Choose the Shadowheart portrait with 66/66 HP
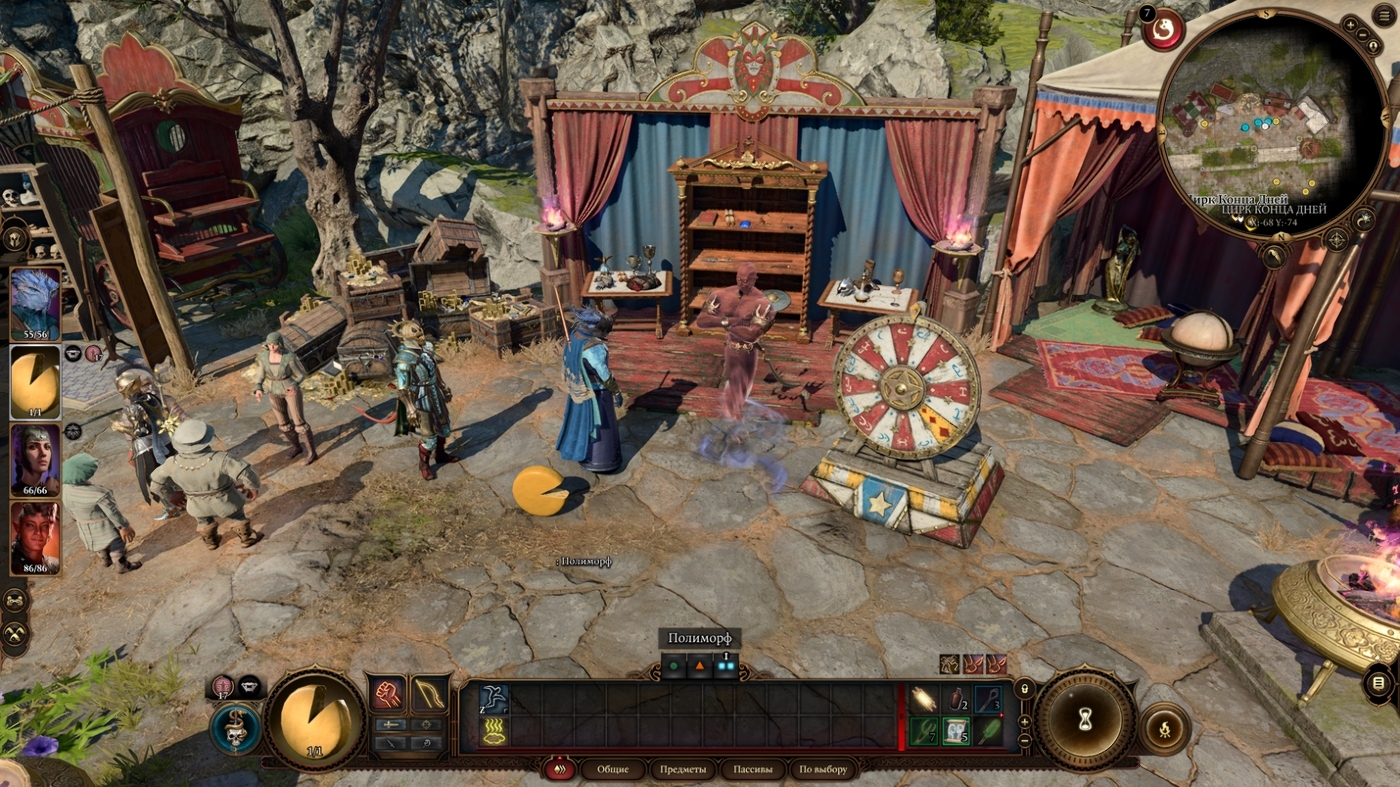Screen dimensions: 1400x787 coord(35,460)
